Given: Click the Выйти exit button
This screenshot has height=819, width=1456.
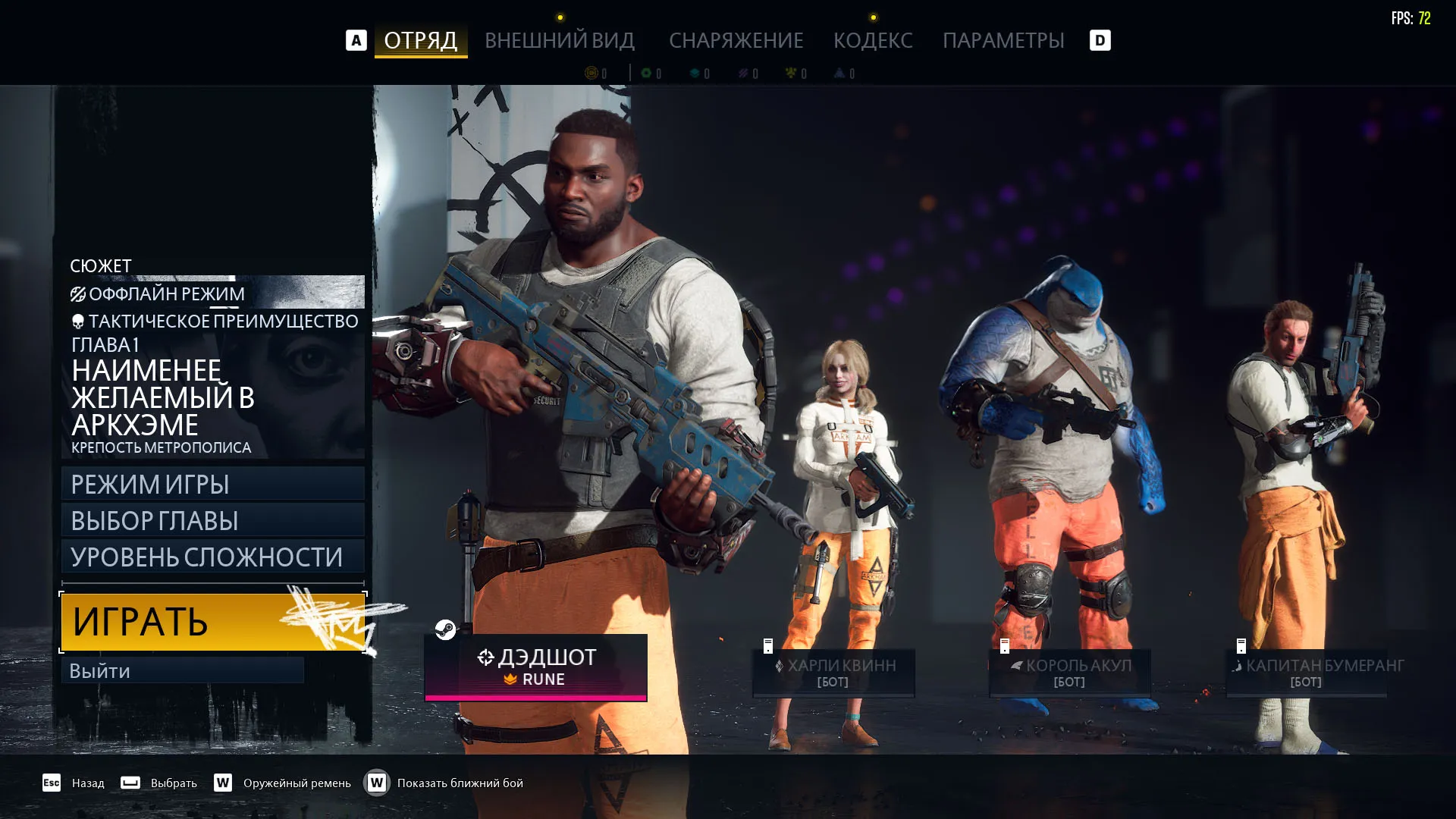Looking at the screenshot, I should pos(182,670).
